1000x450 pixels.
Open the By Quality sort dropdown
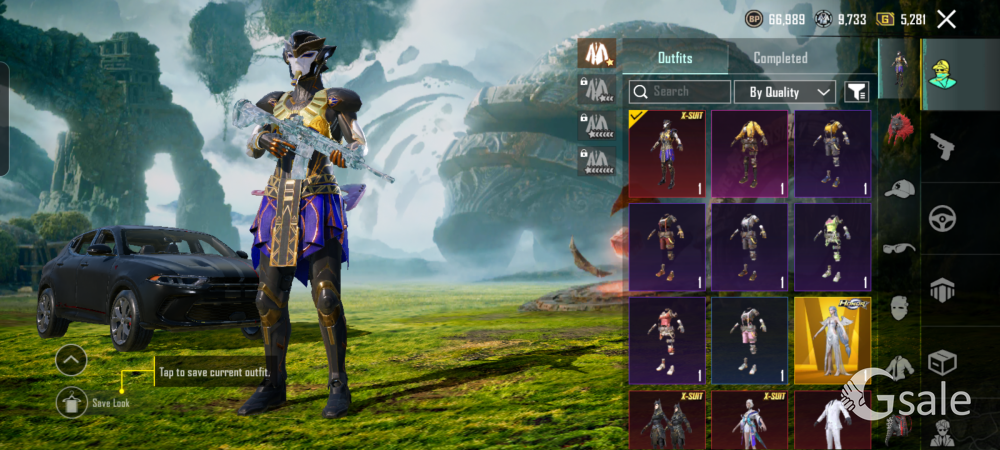pos(784,92)
